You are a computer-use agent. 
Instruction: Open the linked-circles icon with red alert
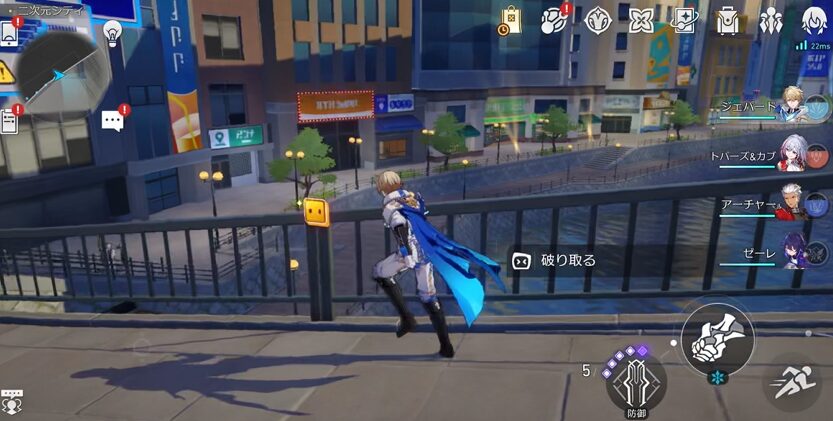coord(554,20)
